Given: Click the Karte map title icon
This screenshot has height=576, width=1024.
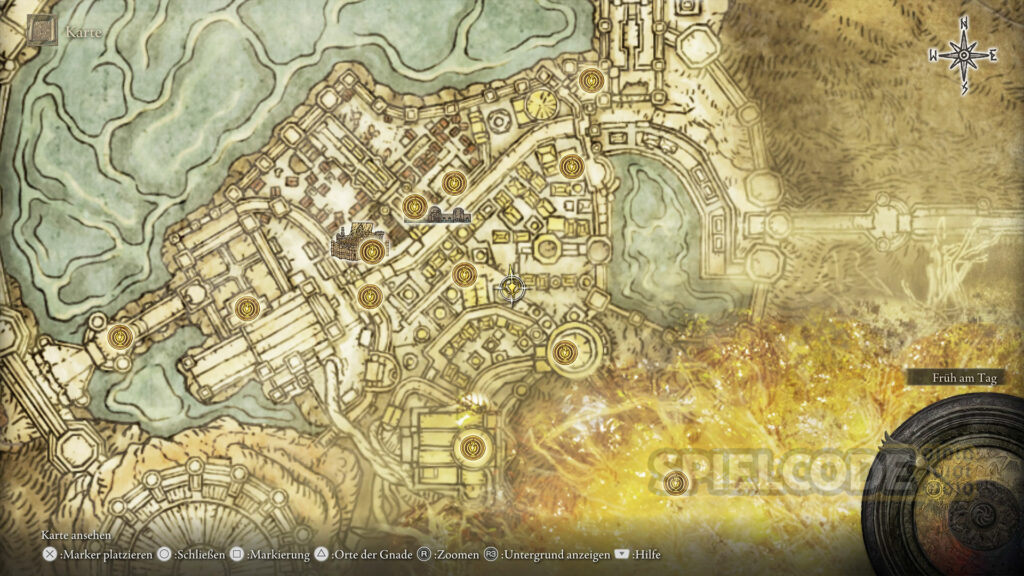Looking at the screenshot, I should pyautogui.click(x=43, y=31).
